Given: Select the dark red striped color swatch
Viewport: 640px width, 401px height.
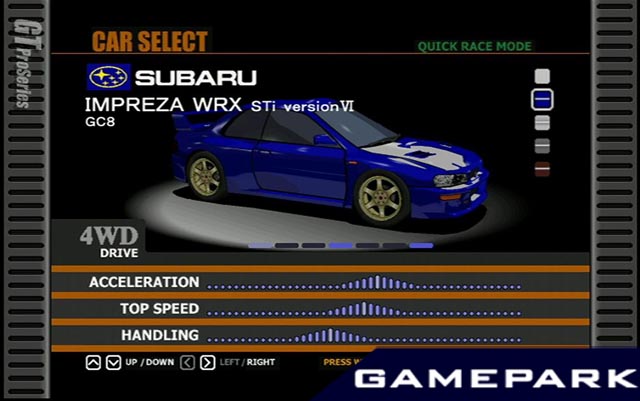Looking at the screenshot, I should pos(542,169).
